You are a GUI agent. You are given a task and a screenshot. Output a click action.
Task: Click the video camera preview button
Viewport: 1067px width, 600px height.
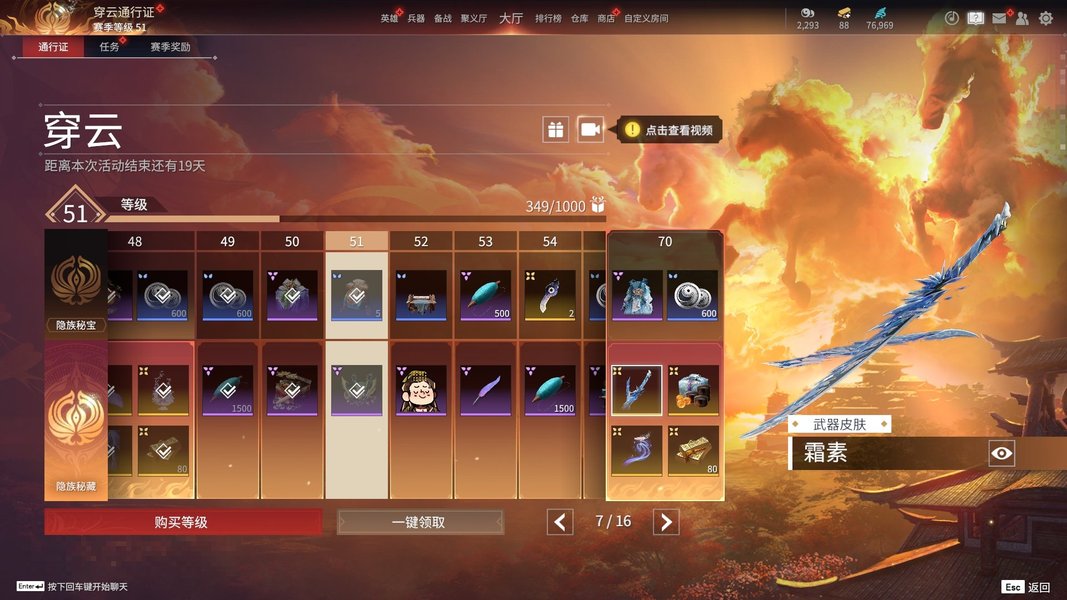591,129
